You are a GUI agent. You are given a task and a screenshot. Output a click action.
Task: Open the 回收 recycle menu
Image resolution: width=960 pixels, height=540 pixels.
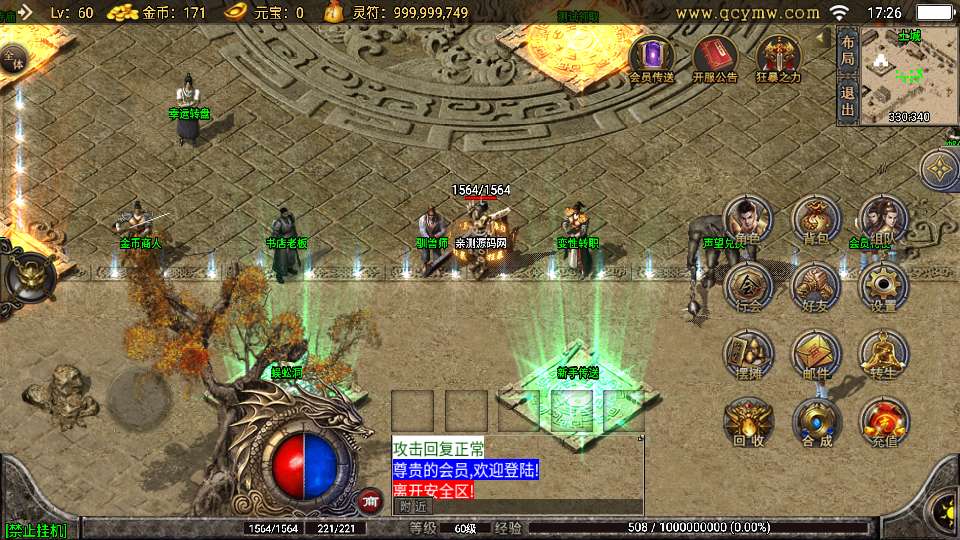pos(748,421)
